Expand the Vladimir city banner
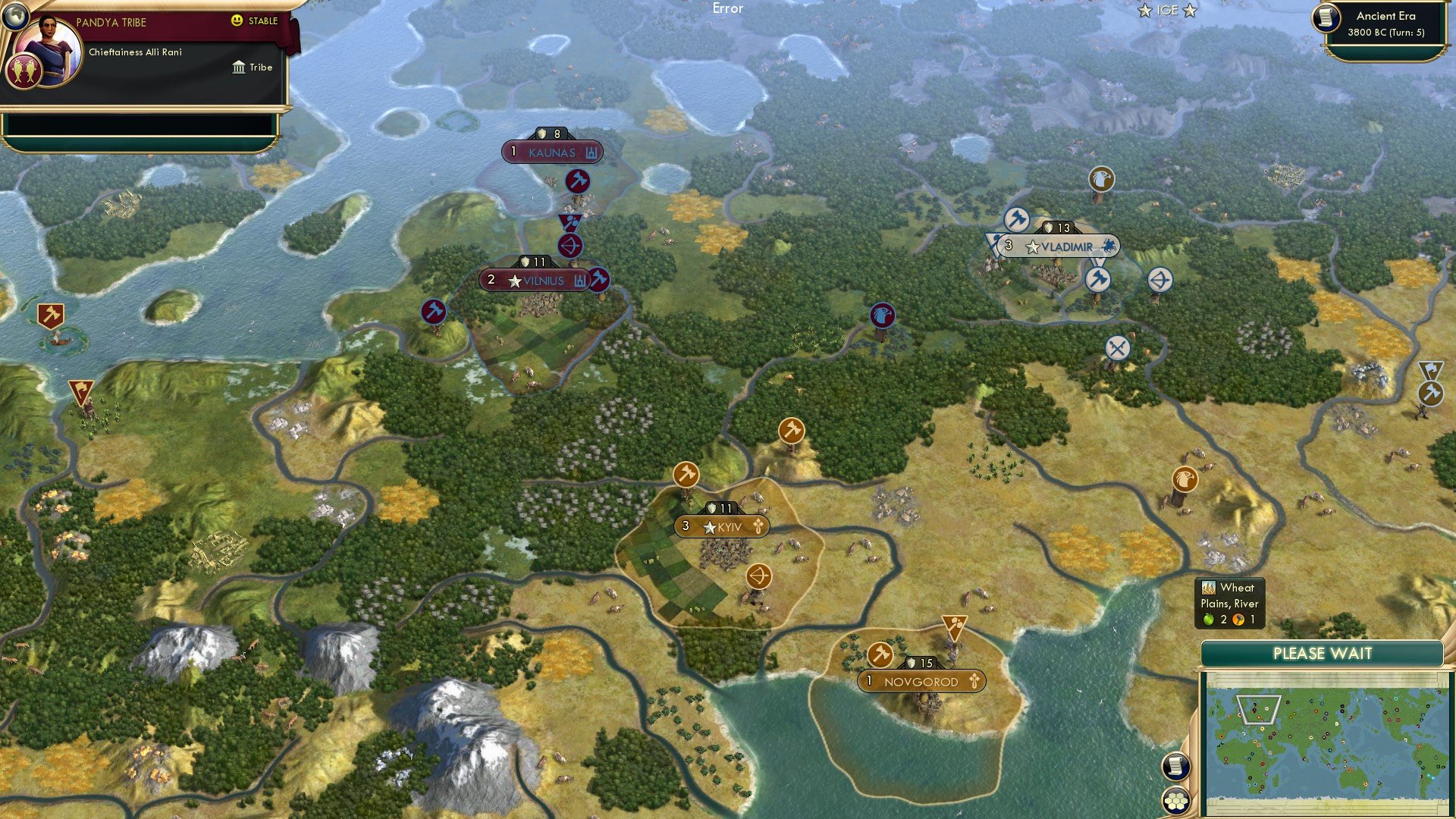Image resolution: width=1456 pixels, height=819 pixels. [1056, 246]
